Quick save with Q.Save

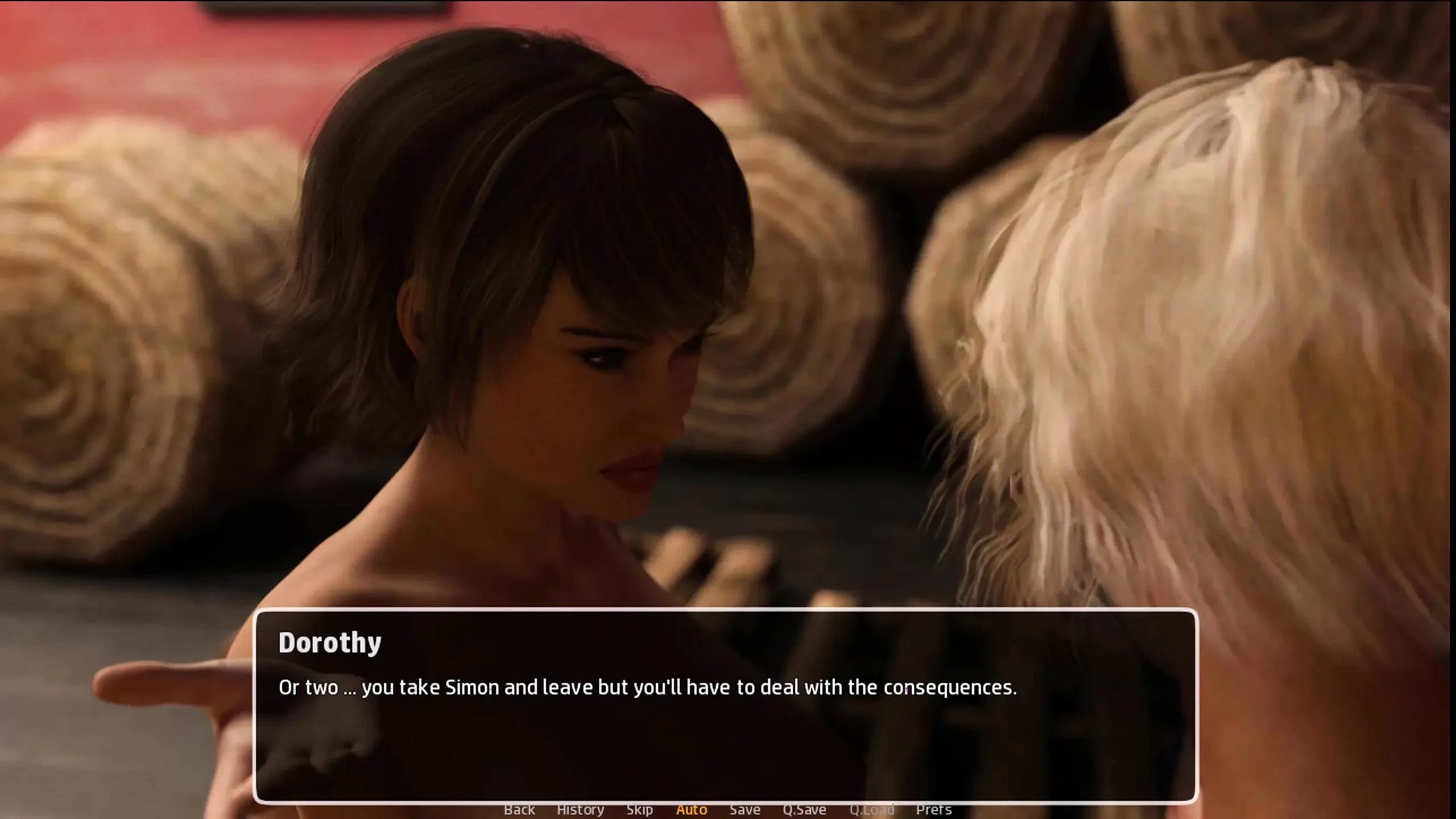pos(804,809)
